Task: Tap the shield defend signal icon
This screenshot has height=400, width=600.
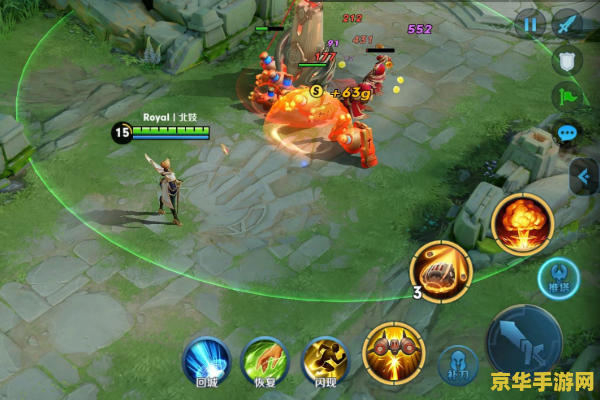Action: 568,61
